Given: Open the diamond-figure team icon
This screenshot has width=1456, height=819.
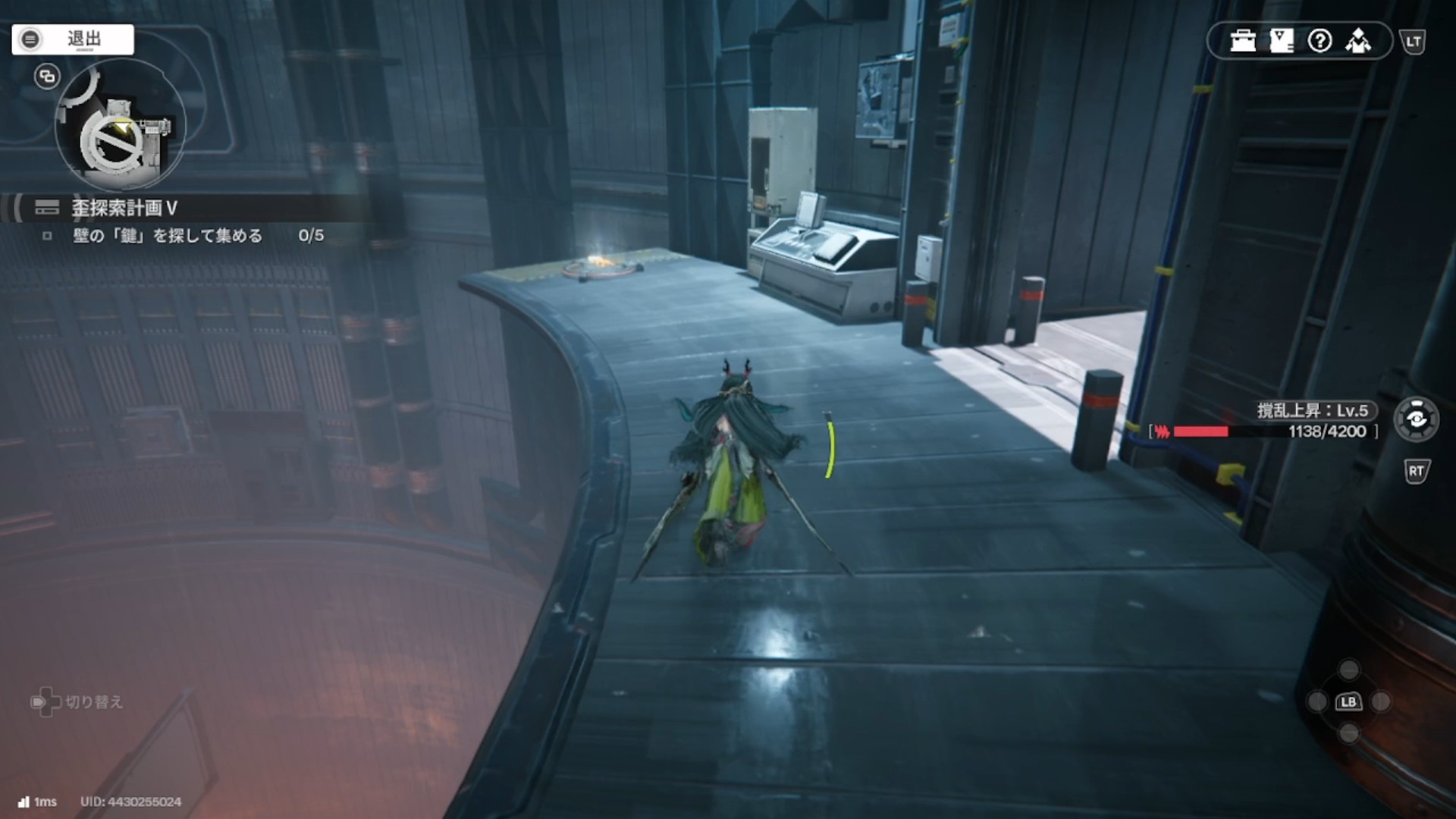Looking at the screenshot, I should click(1358, 41).
